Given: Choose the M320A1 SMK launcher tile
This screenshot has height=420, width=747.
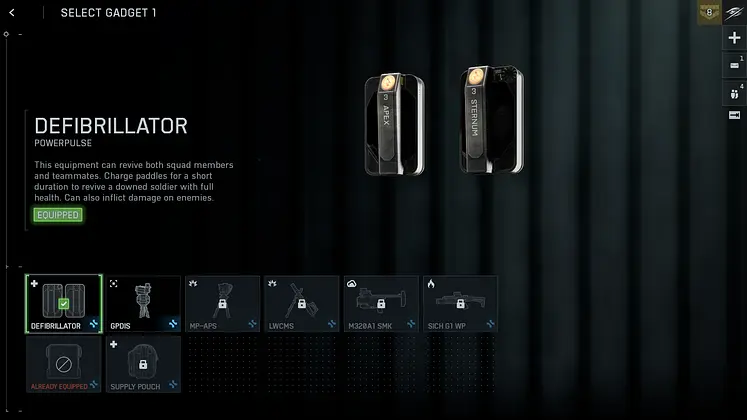Looking at the screenshot, I should 381,304.
